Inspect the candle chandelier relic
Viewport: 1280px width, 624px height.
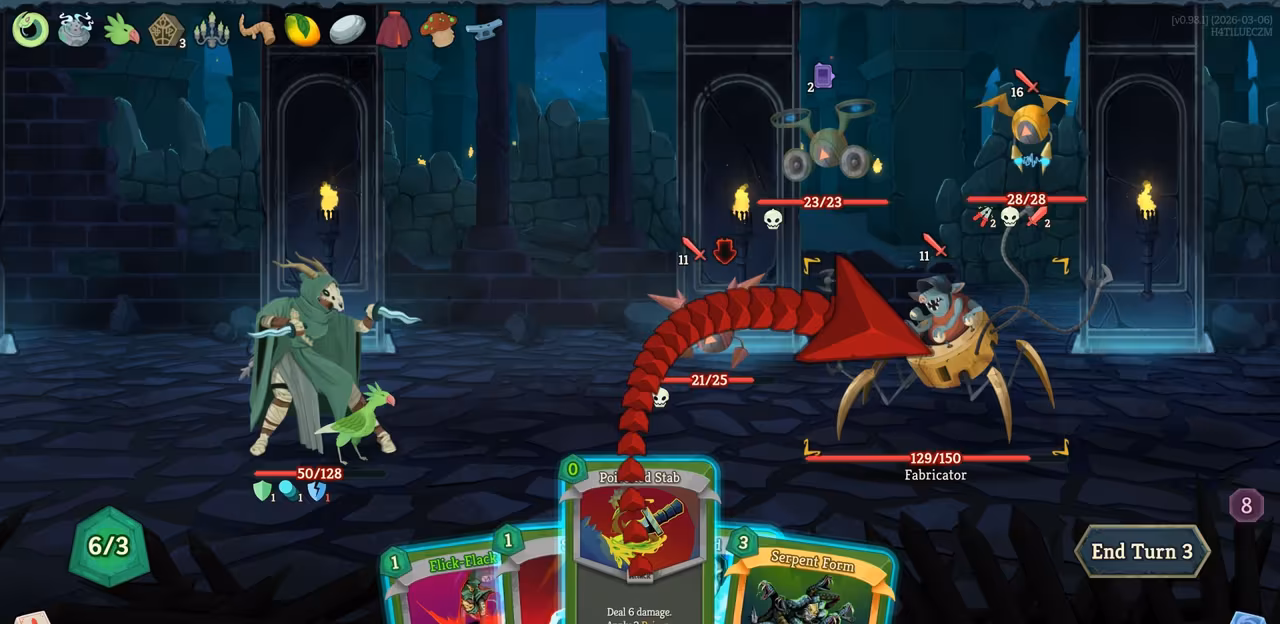[x=211, y=30]
